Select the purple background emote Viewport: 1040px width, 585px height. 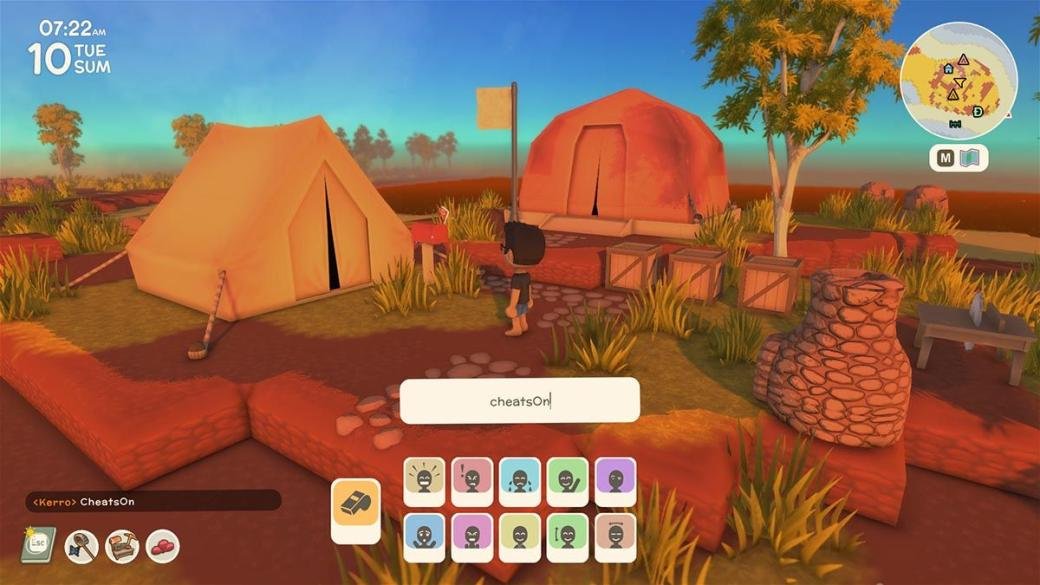[x=615, y=482]
